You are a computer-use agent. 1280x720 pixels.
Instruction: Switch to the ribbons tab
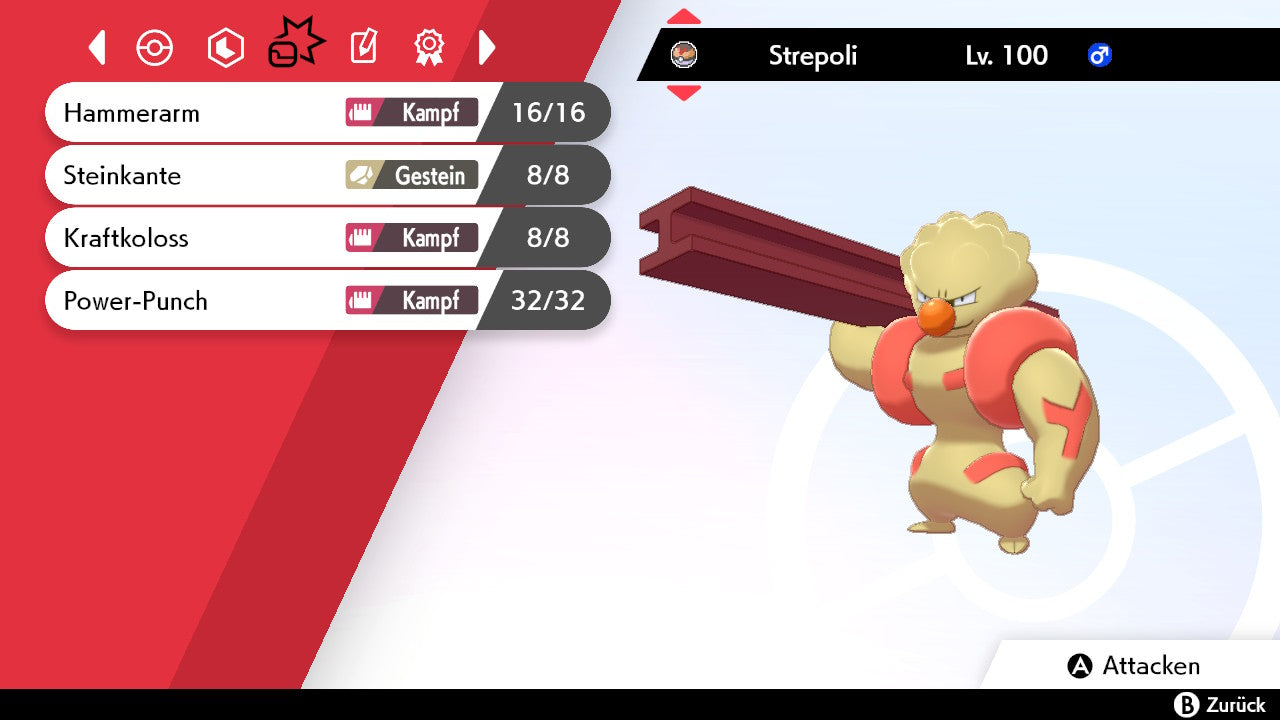tap(429, 47)
